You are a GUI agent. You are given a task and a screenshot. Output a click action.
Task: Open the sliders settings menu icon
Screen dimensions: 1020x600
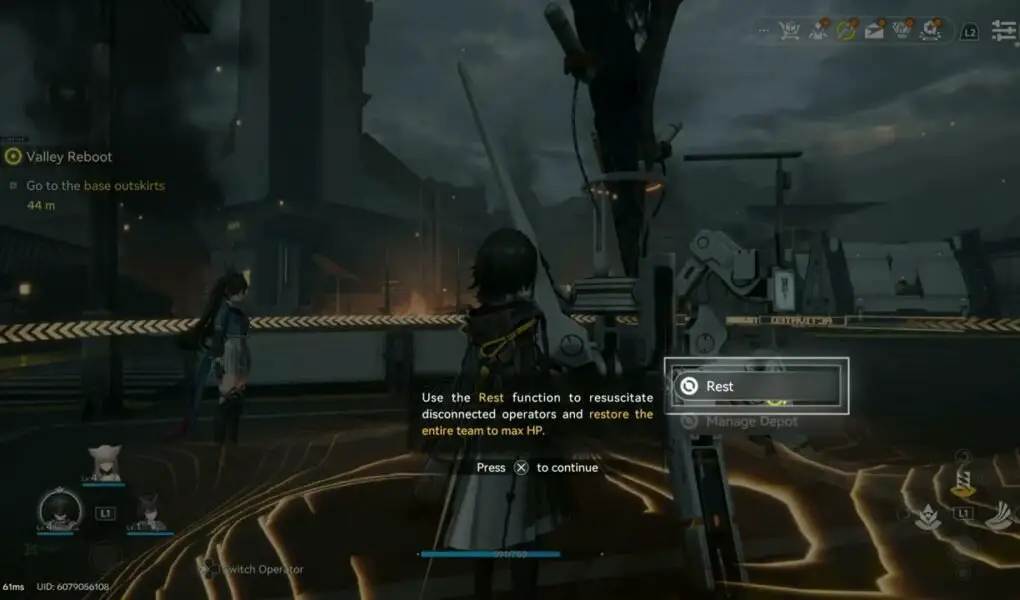point(1003,31)
